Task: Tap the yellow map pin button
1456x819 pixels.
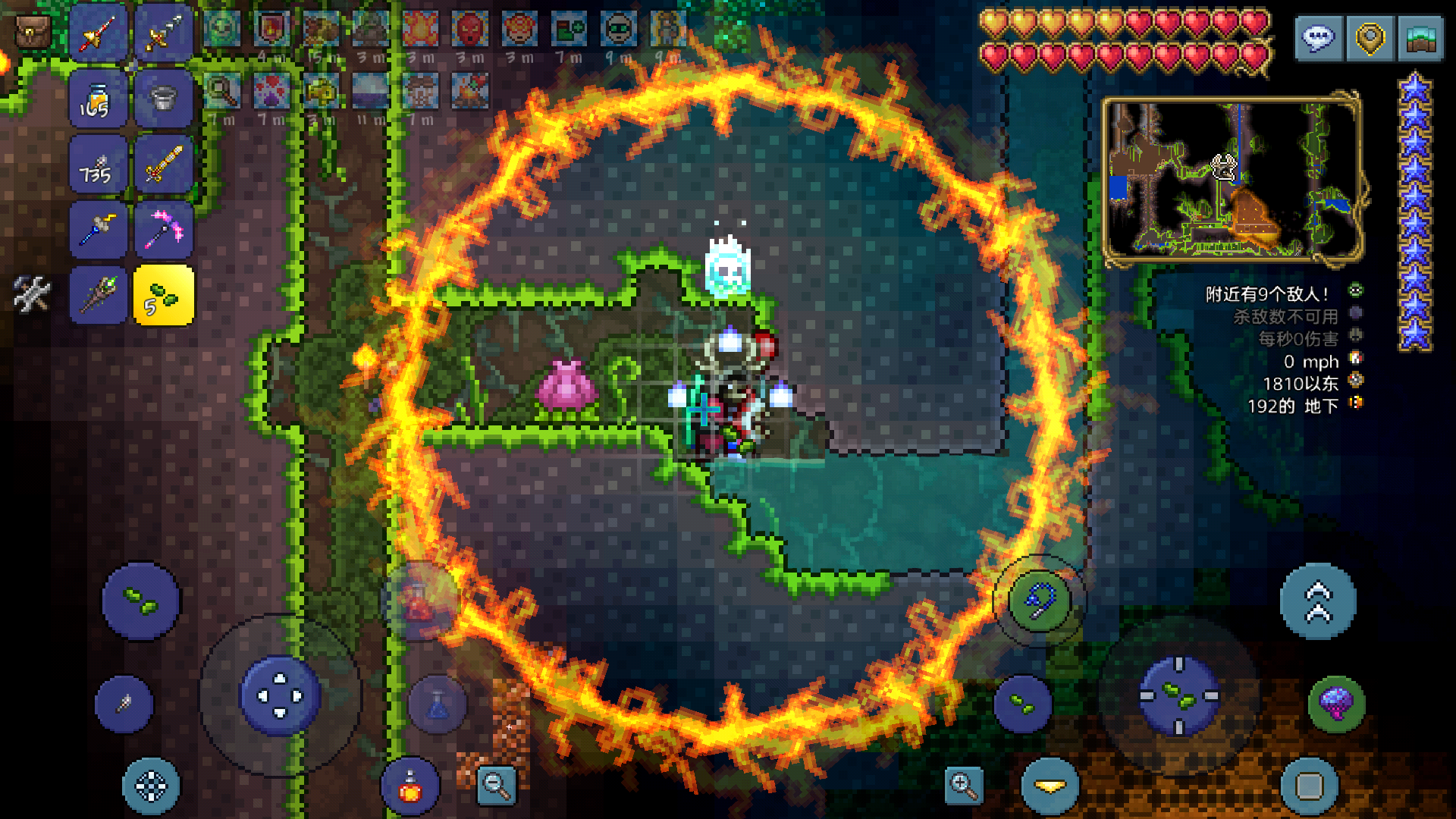Action: click(1370, 38)
